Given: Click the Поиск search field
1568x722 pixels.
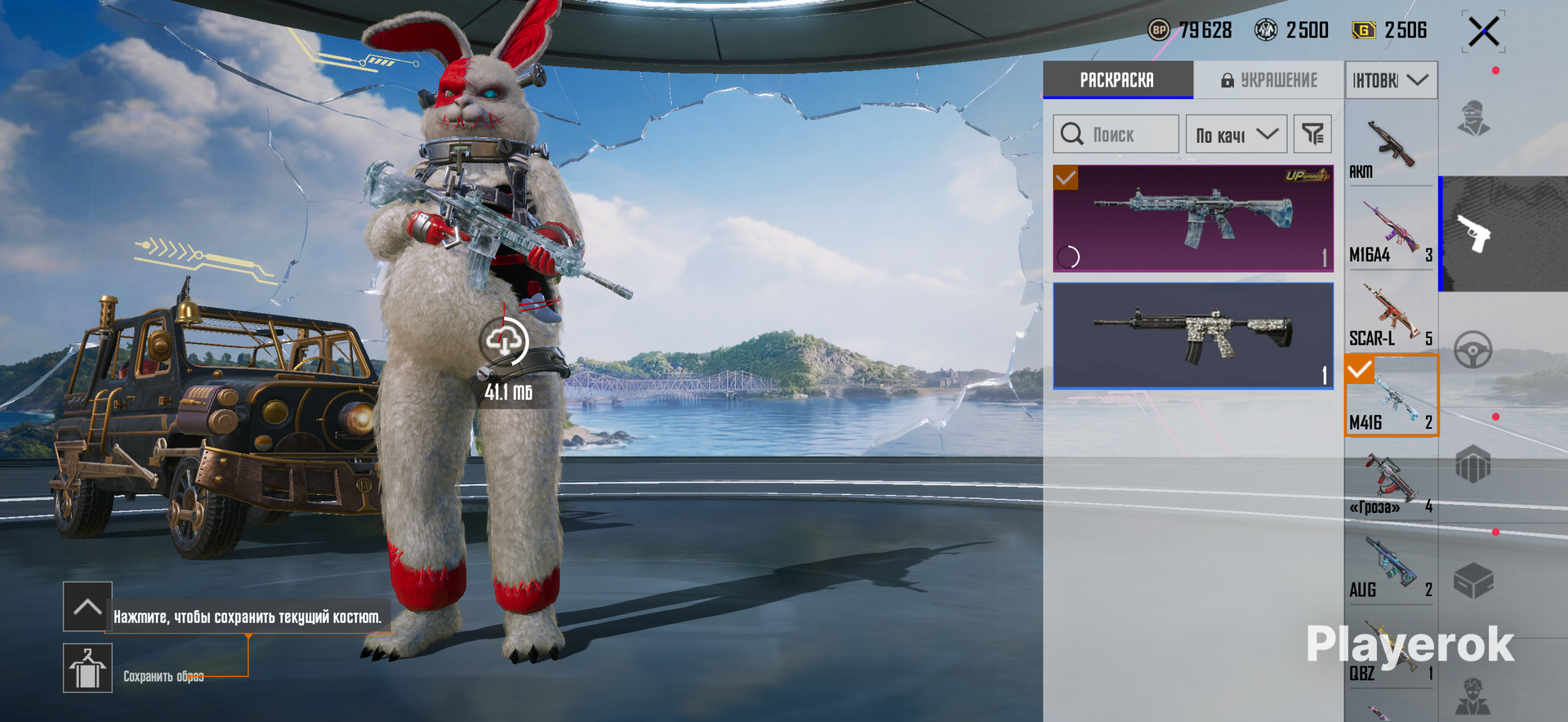Looking at the screenshot, I should pos(1116,134).
